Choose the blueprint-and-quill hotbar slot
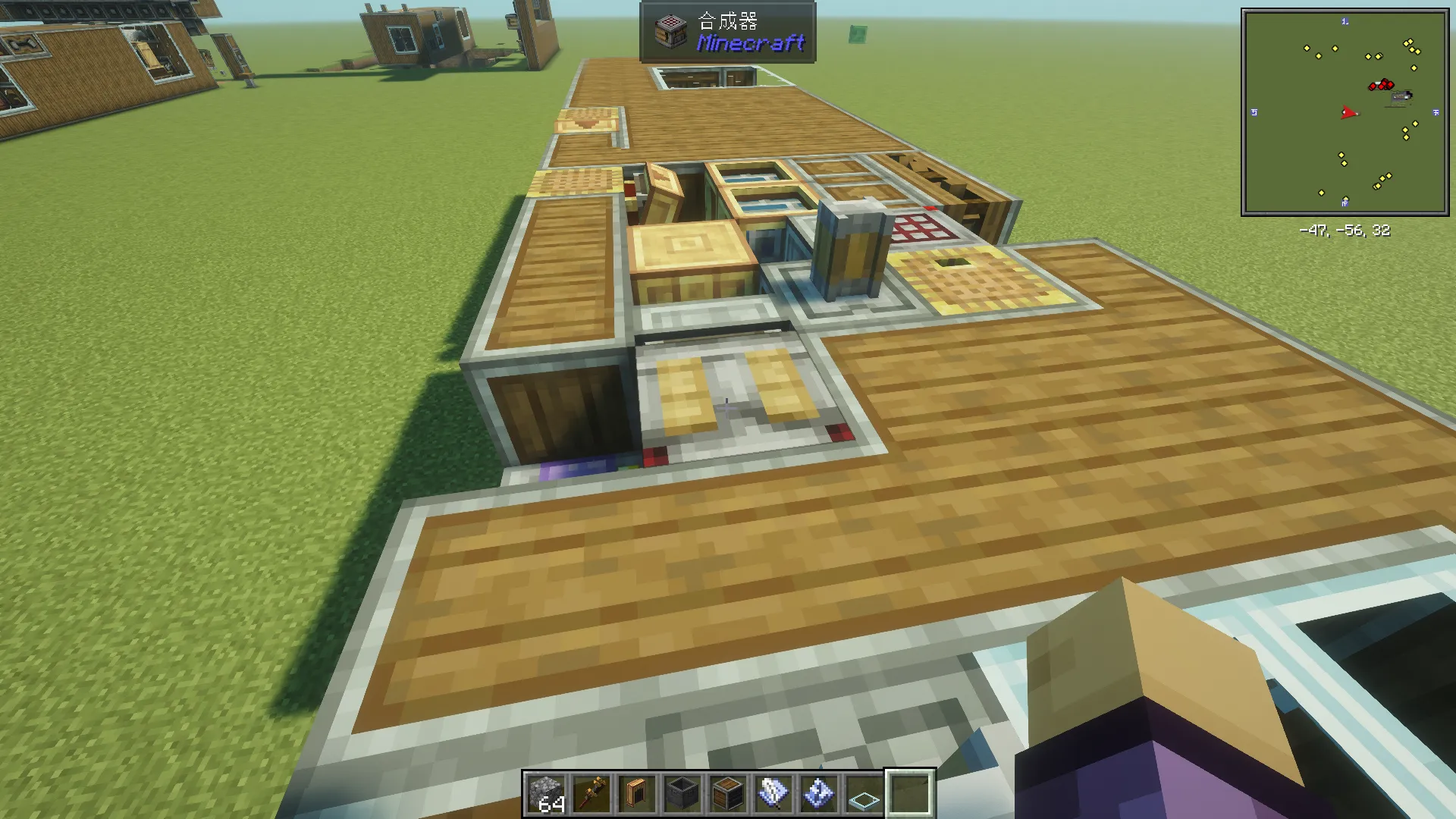This screenshot has height=819, width=1456. click(x=773, y=794)
